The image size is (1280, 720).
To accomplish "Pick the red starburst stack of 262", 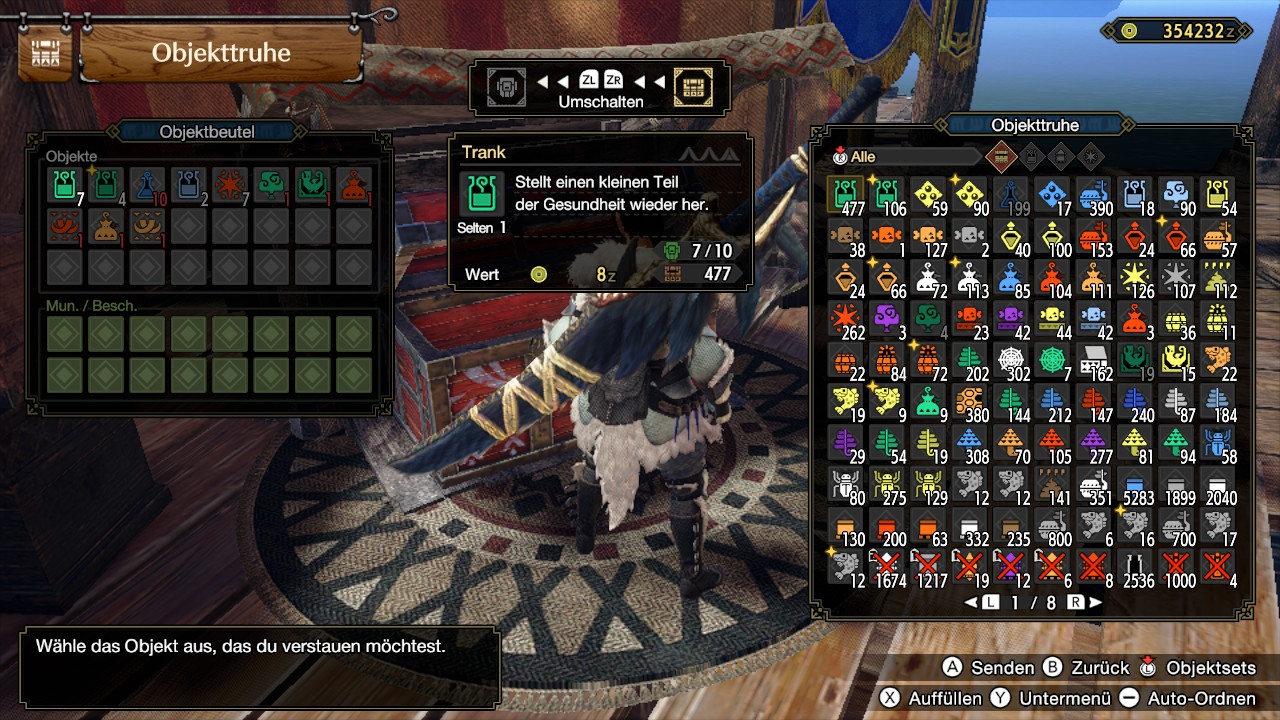I will pos(846,320).
